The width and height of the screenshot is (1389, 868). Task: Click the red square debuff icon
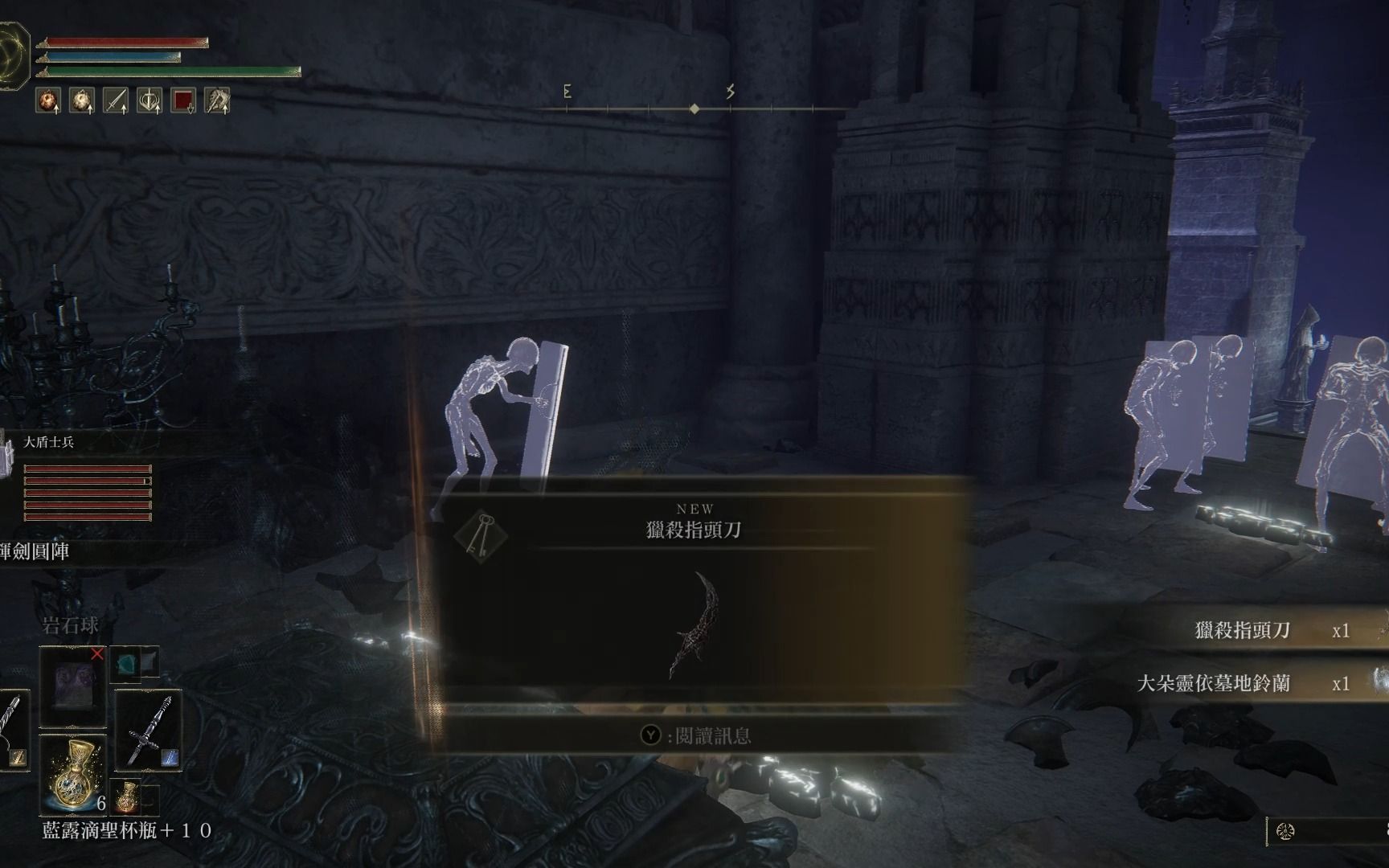[x=184, y=100]
